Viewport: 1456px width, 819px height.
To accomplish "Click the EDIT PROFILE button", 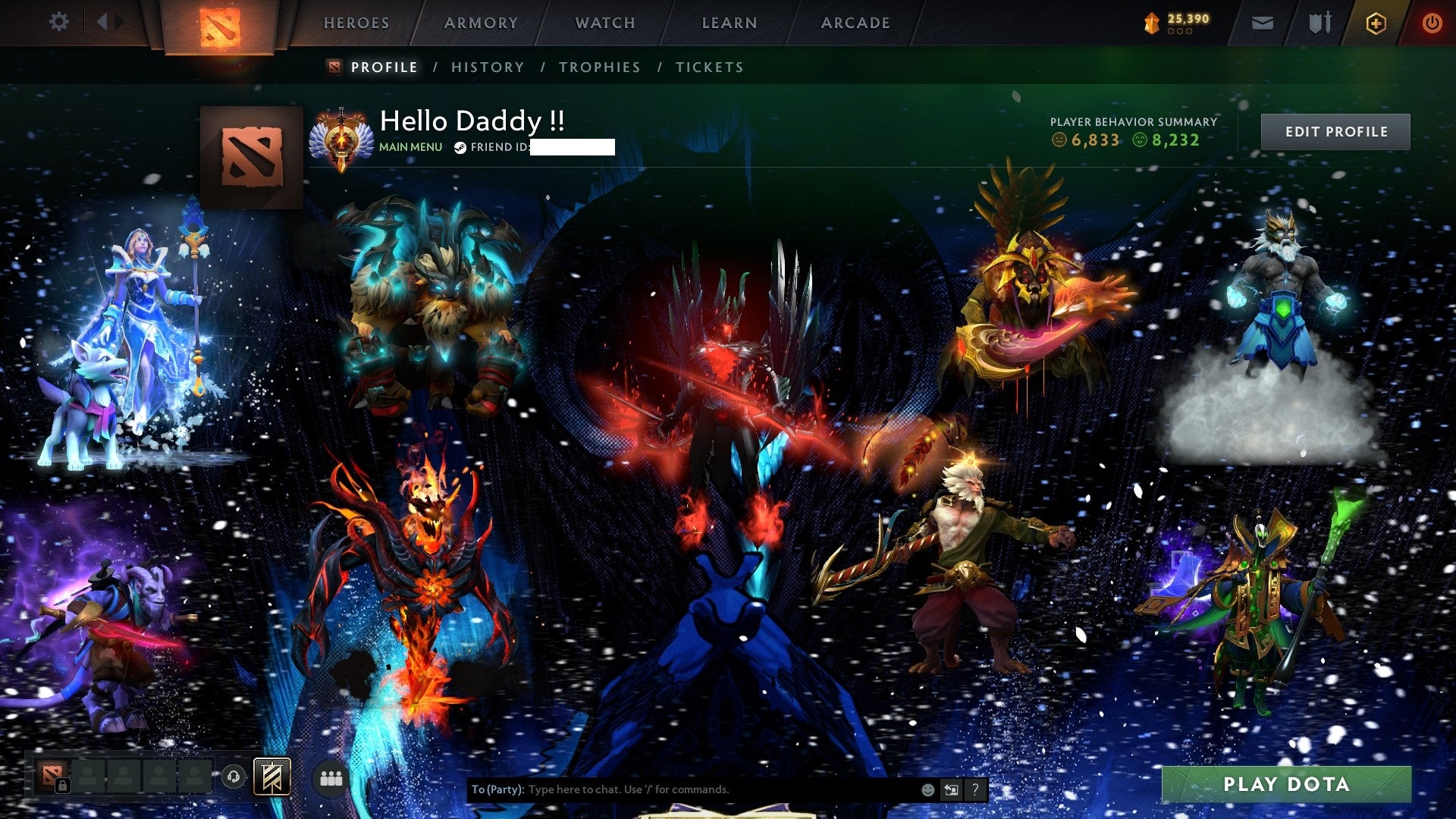I will (1335, 131).
